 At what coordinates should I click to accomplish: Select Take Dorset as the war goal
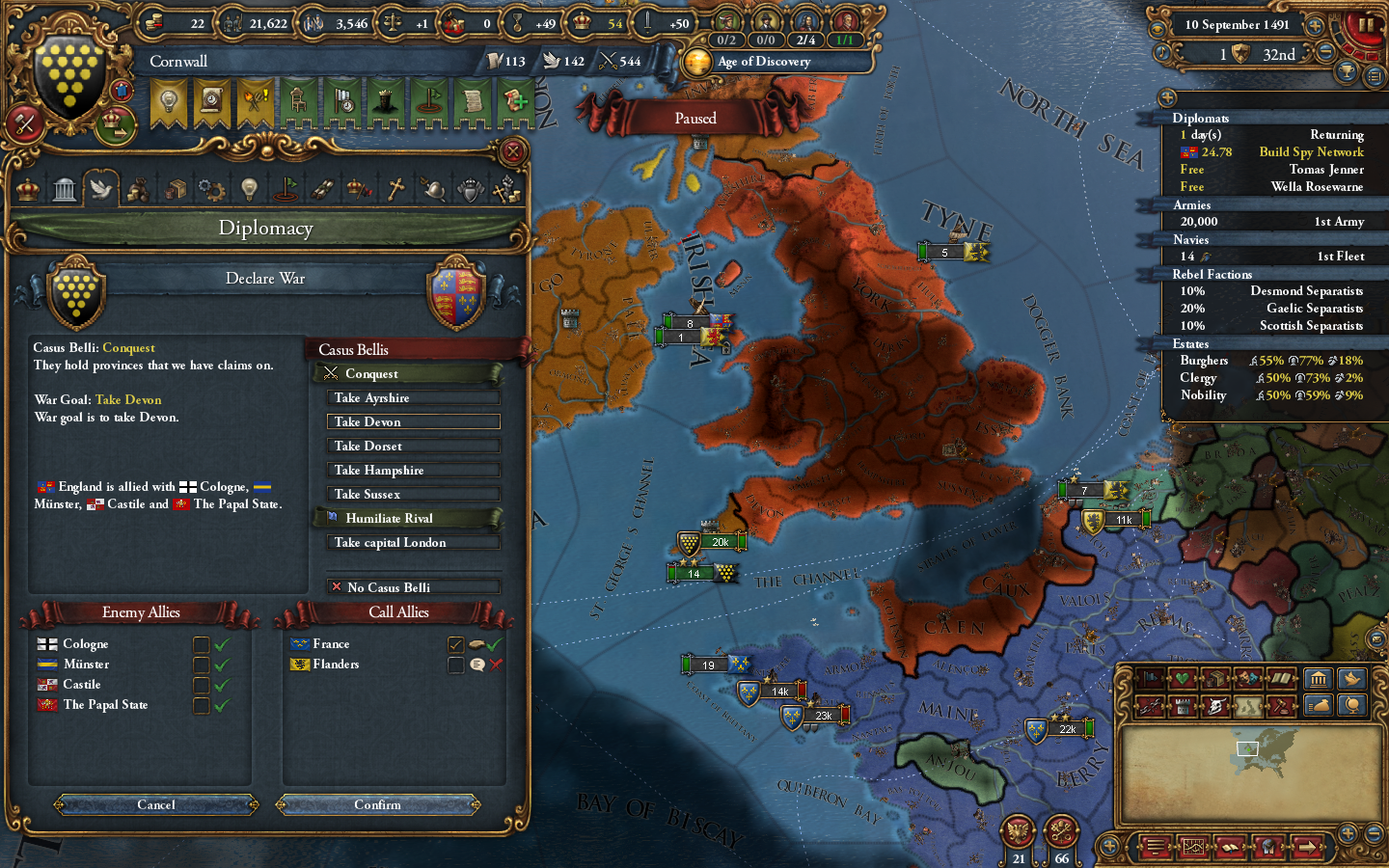tap(413, 445)
